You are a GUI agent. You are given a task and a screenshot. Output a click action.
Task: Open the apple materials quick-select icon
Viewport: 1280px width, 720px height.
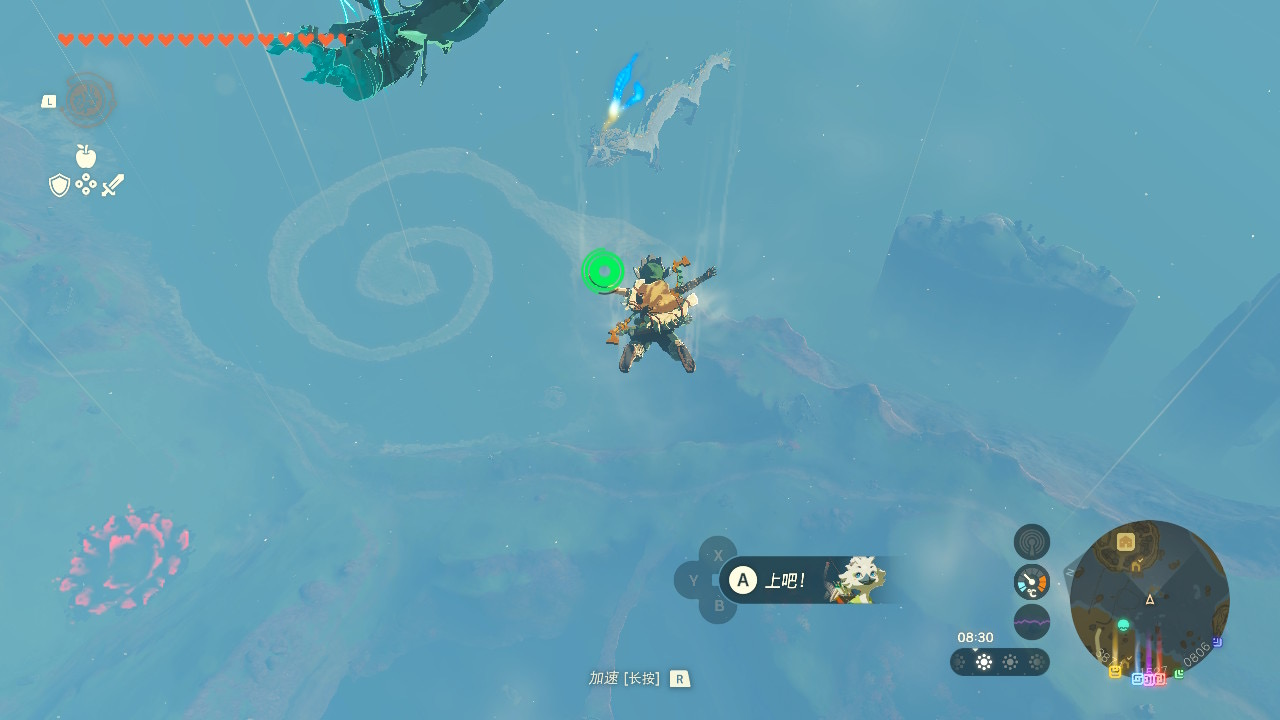point(86,156)
